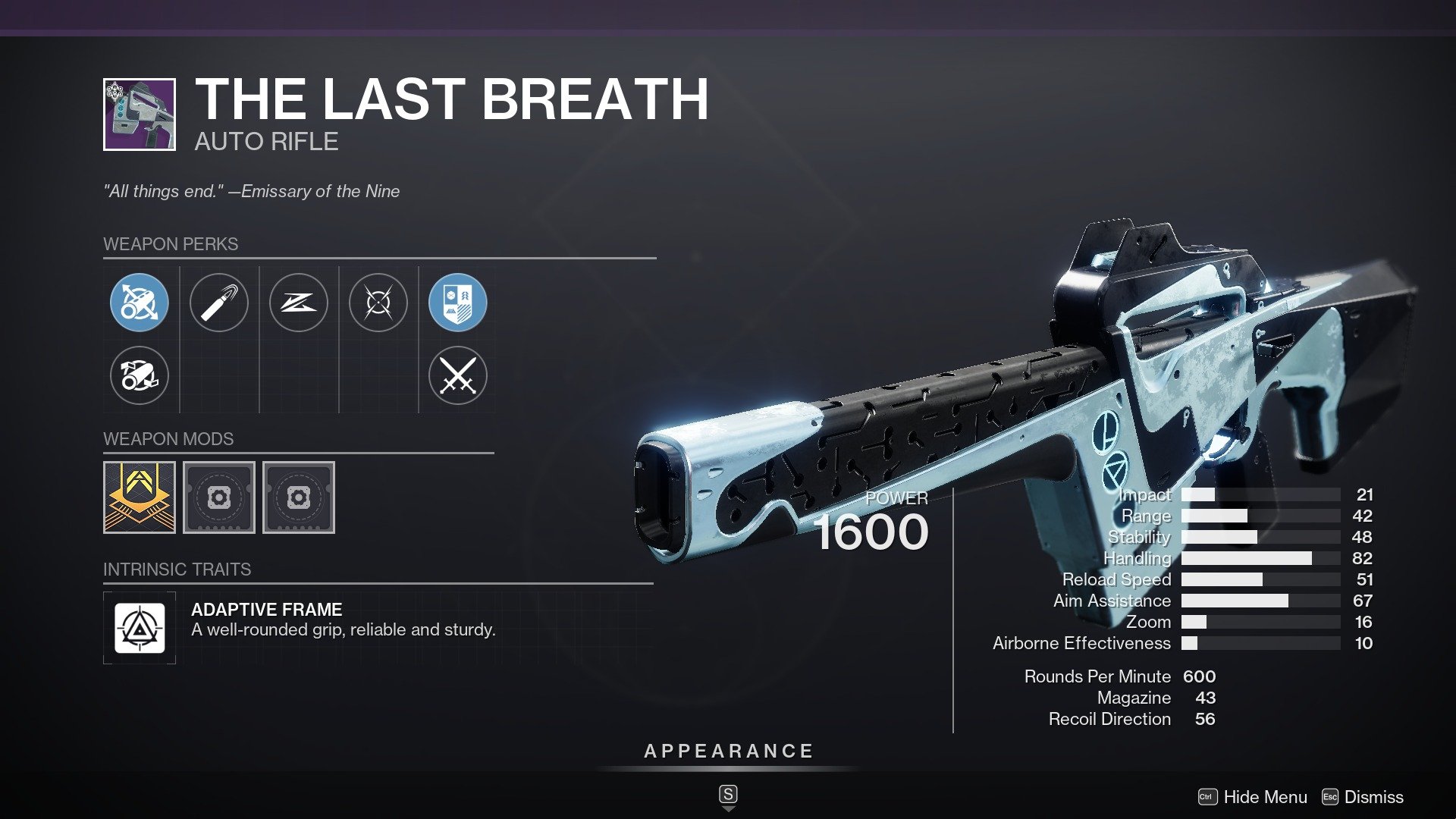Toggle the first empty mod socket

click(219, 498)
